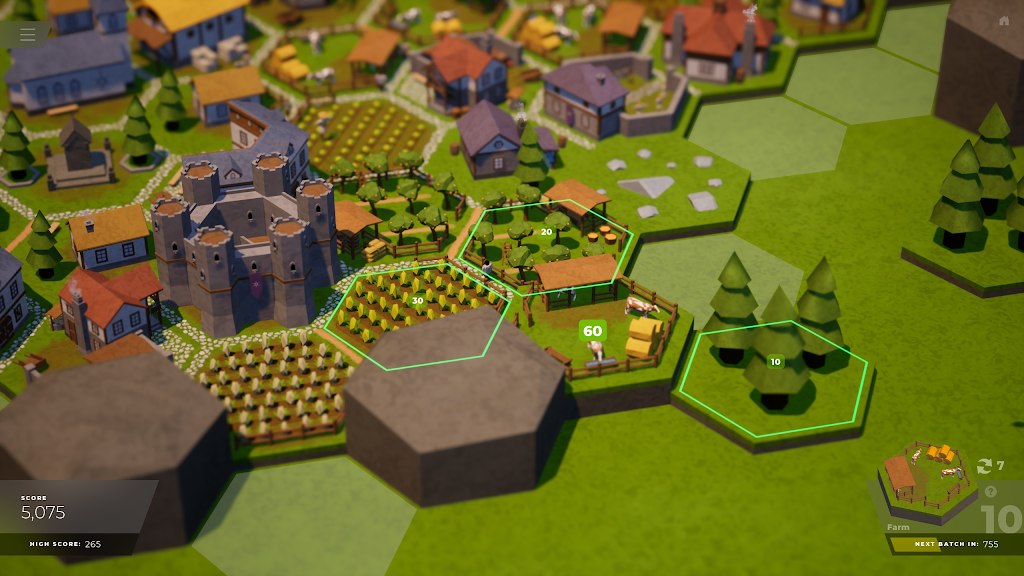Open the question mark help
The height and width of the screenshot is (576, 1024).
tap(991, 492)
